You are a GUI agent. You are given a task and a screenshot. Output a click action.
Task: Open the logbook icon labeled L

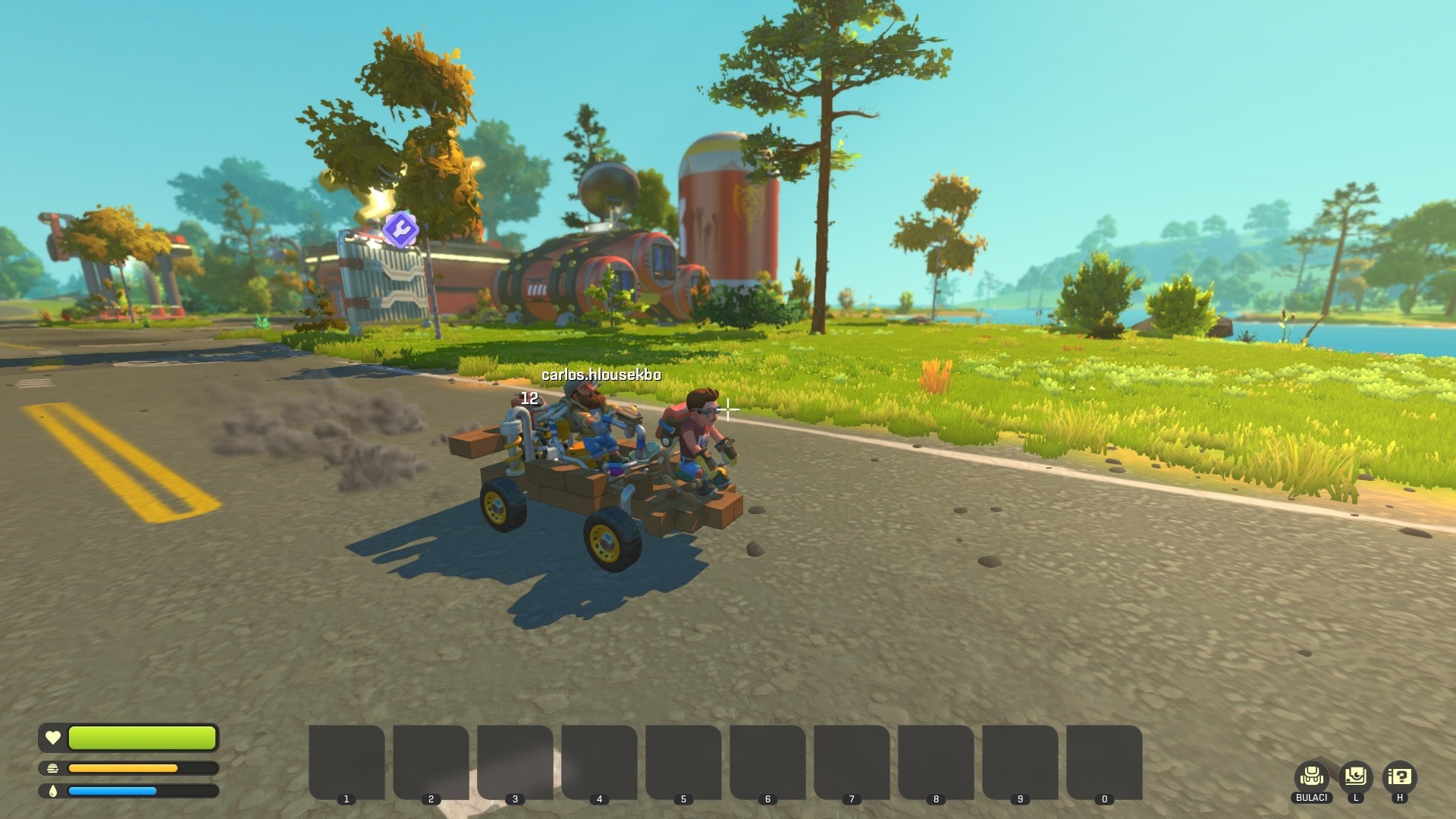coord(1355,777)
